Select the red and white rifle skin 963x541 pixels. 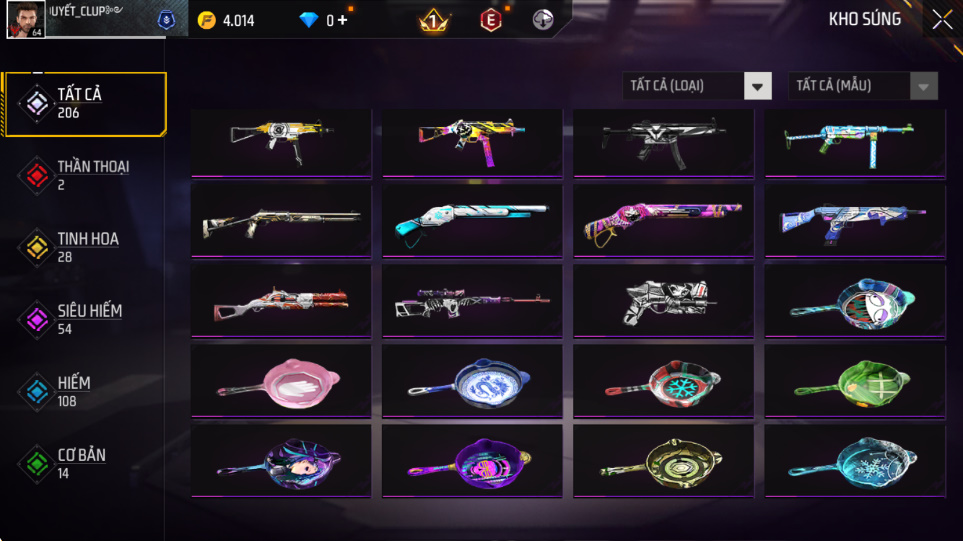point(280,301)
